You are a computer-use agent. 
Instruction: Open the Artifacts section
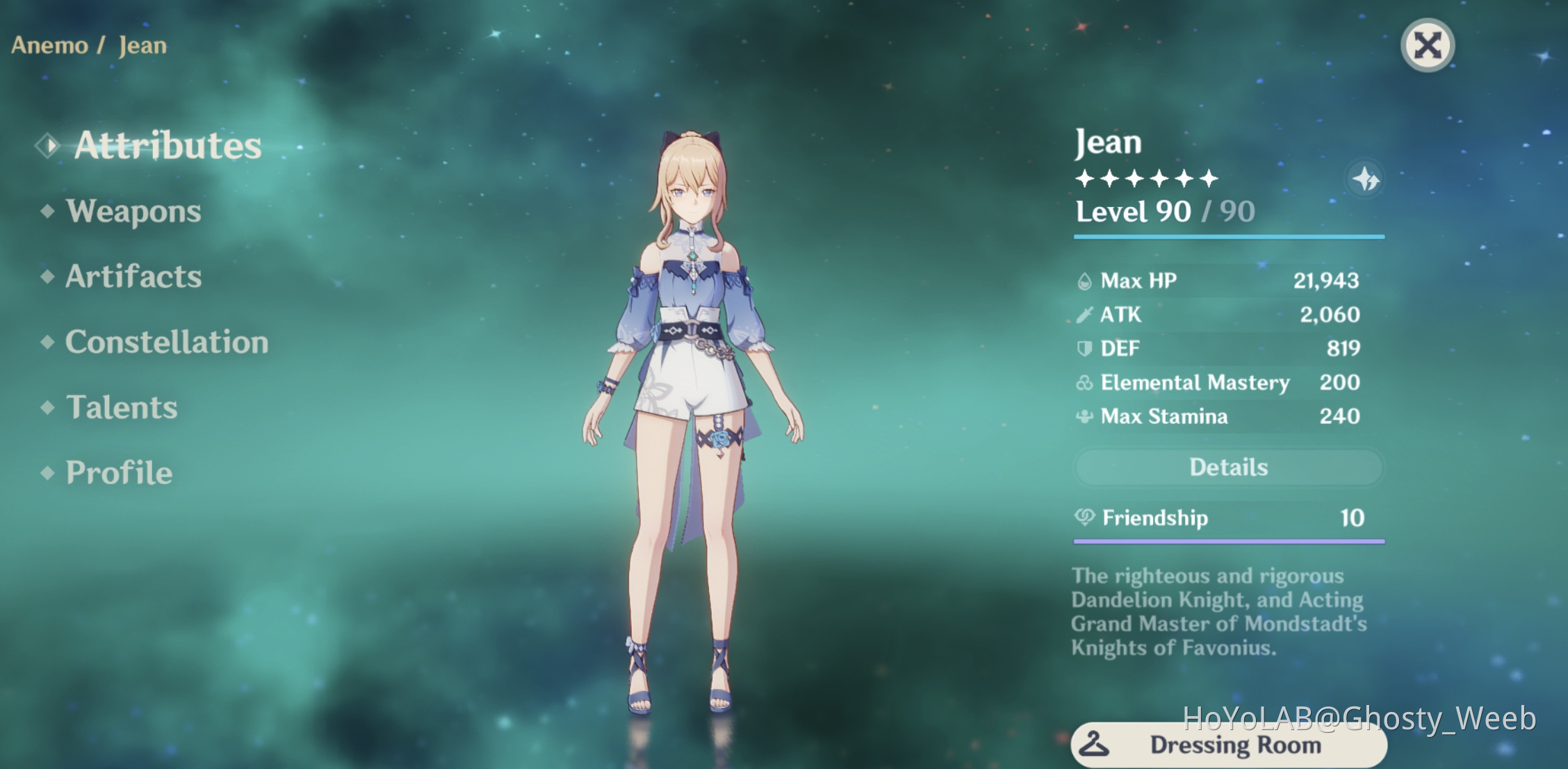pyautogui.click(x=132, y=276)
